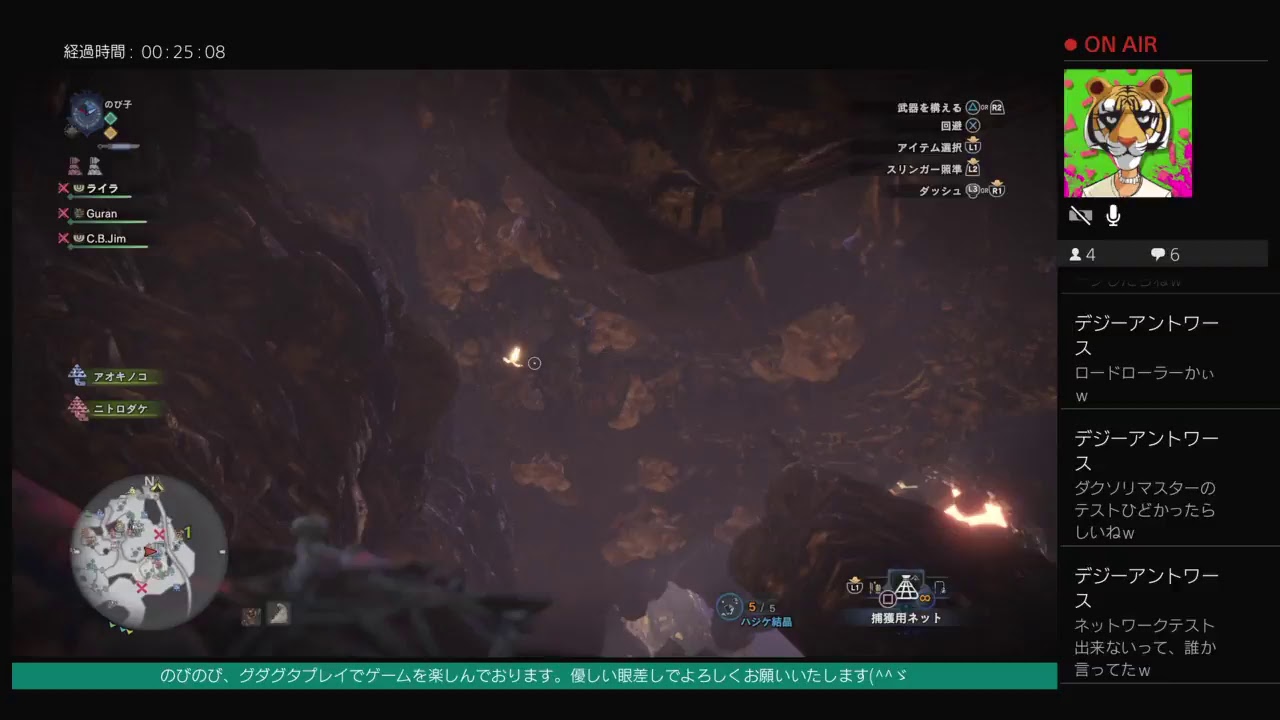
Task: Toggle the crossed-out camera off
Action: point(1079,214)
